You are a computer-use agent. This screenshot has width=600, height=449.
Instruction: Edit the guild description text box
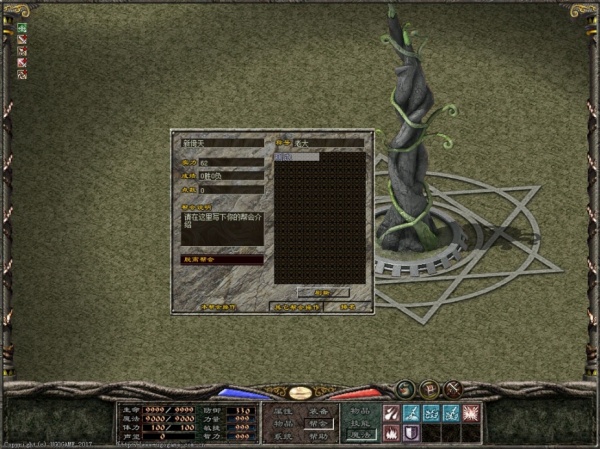222,228
